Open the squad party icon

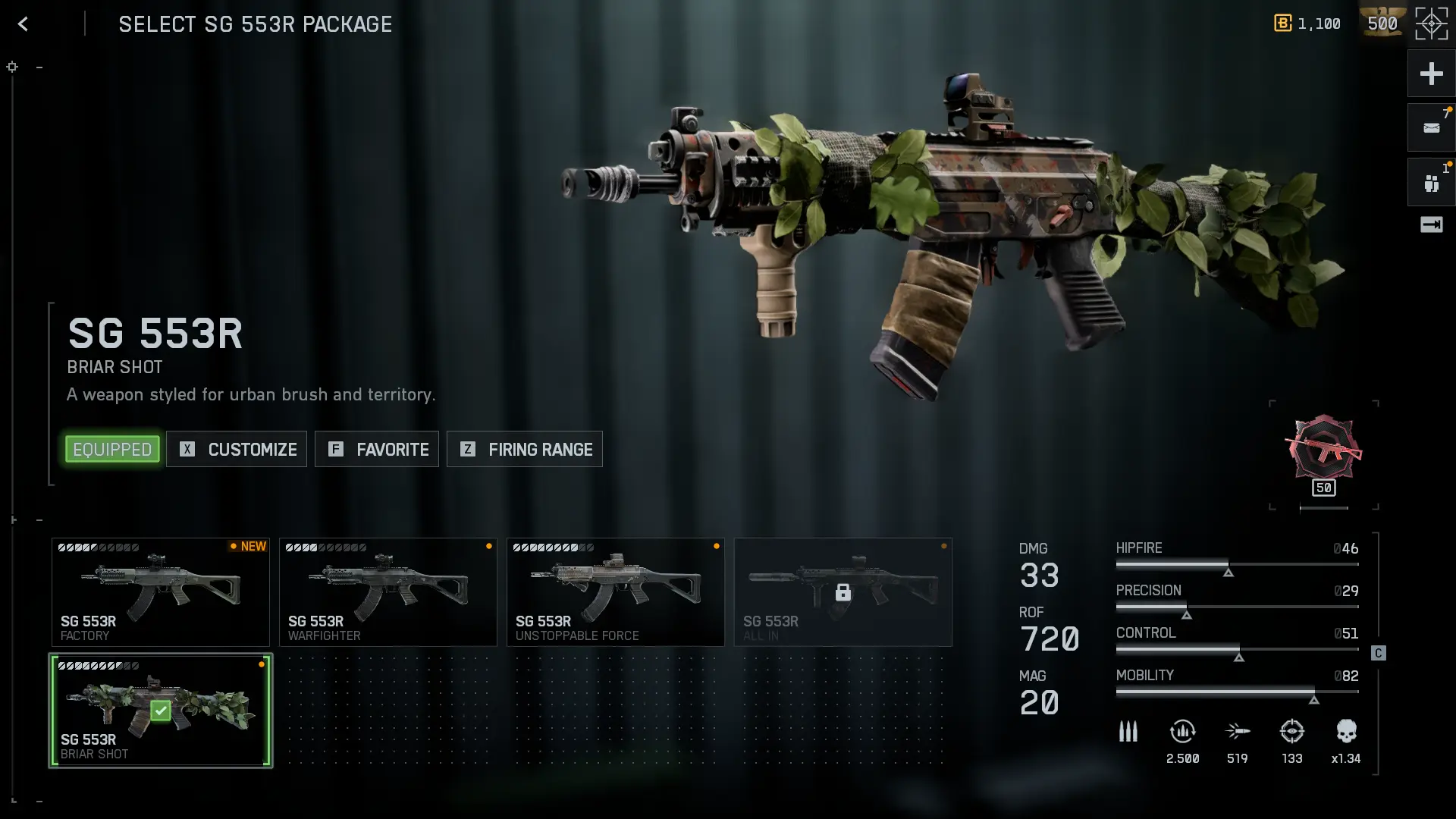pos(1431,183)
